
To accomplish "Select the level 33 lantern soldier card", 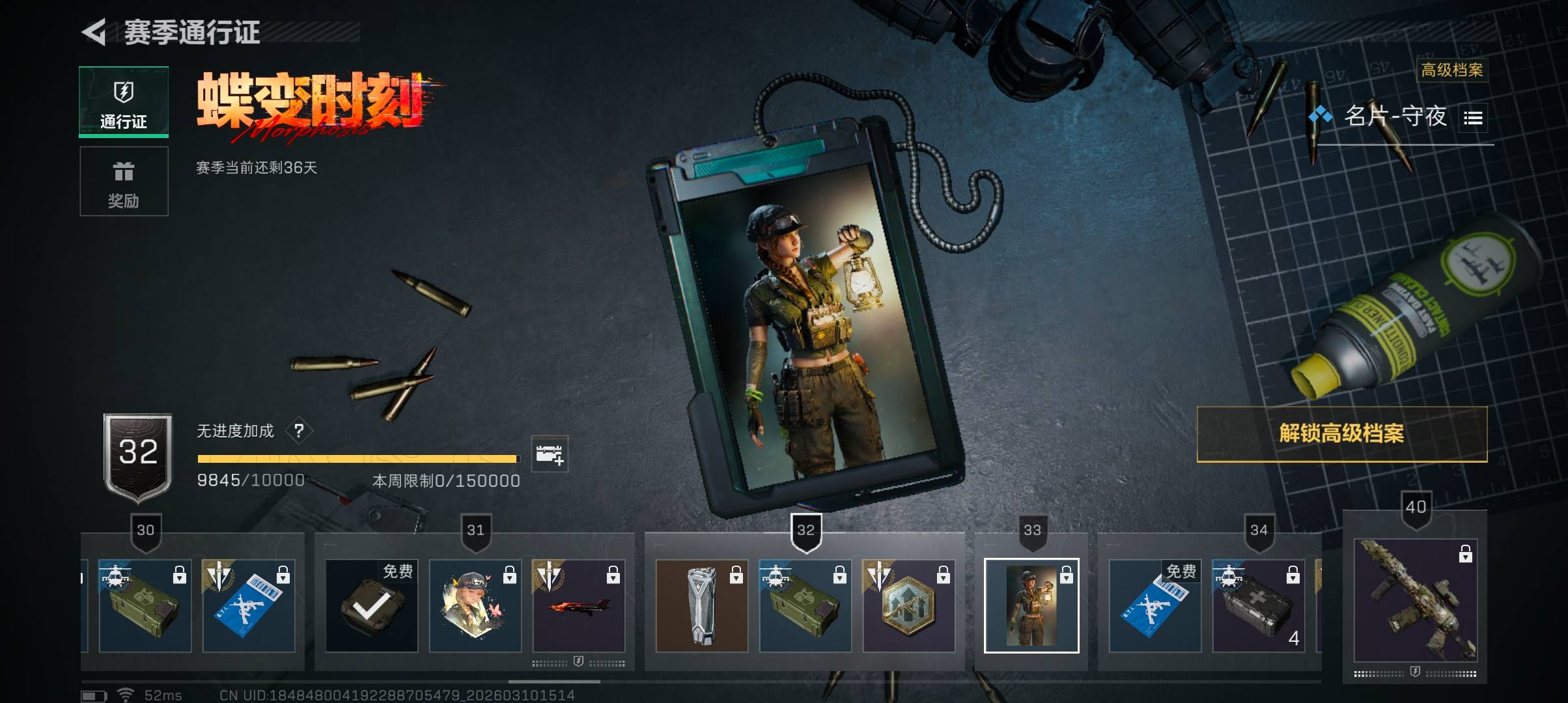I will (1031, 606).
